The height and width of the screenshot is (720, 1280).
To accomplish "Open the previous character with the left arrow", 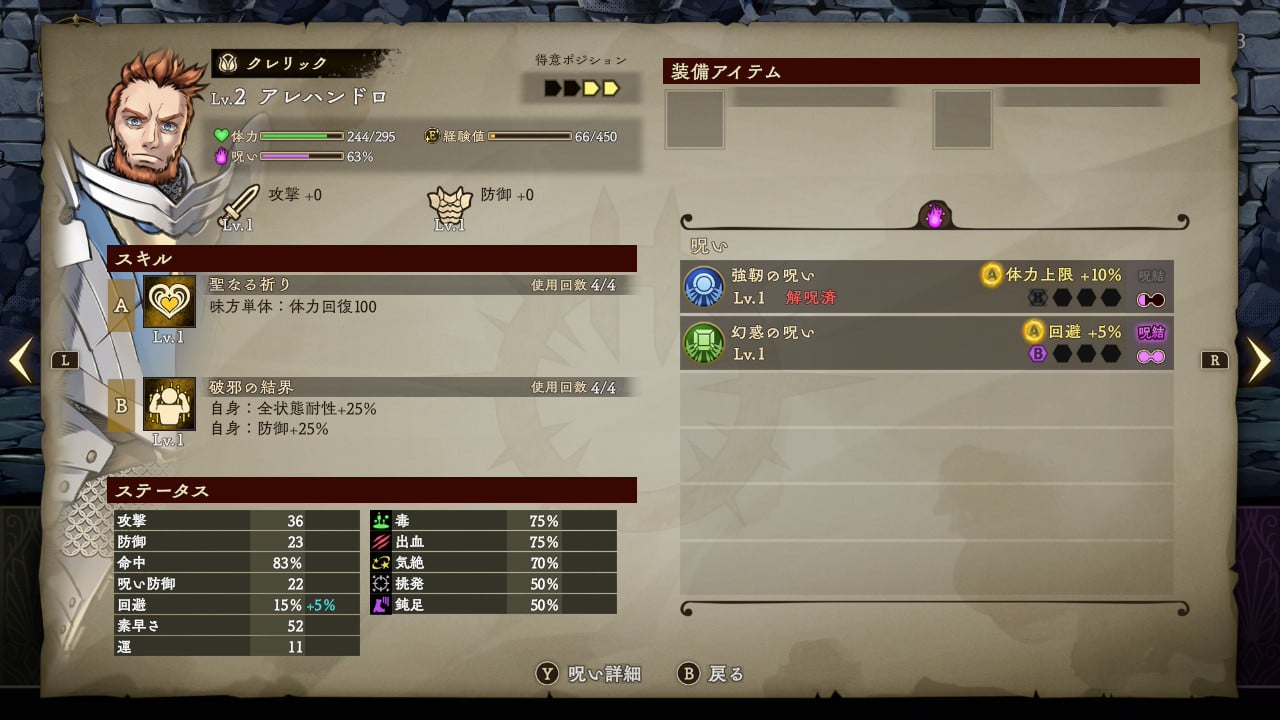I will pyautogui.click(x=20, y=359).
